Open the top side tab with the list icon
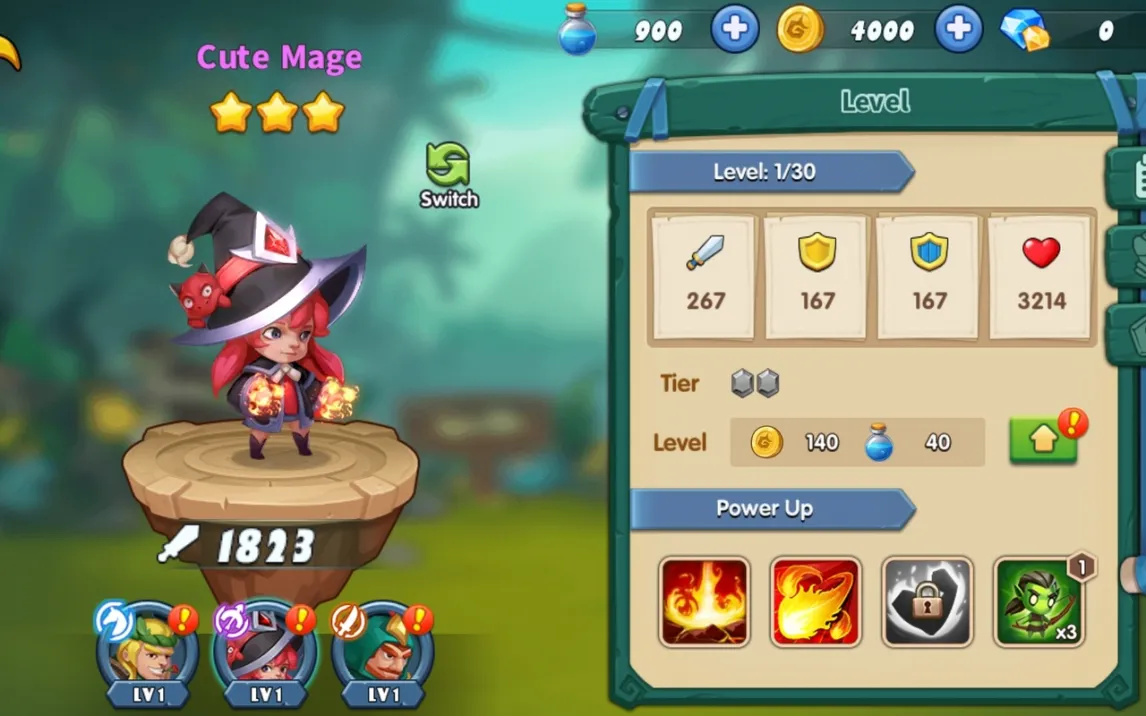Image resolution: width=1146 pixels, height=716 pixels. [x=1130, y=177]
